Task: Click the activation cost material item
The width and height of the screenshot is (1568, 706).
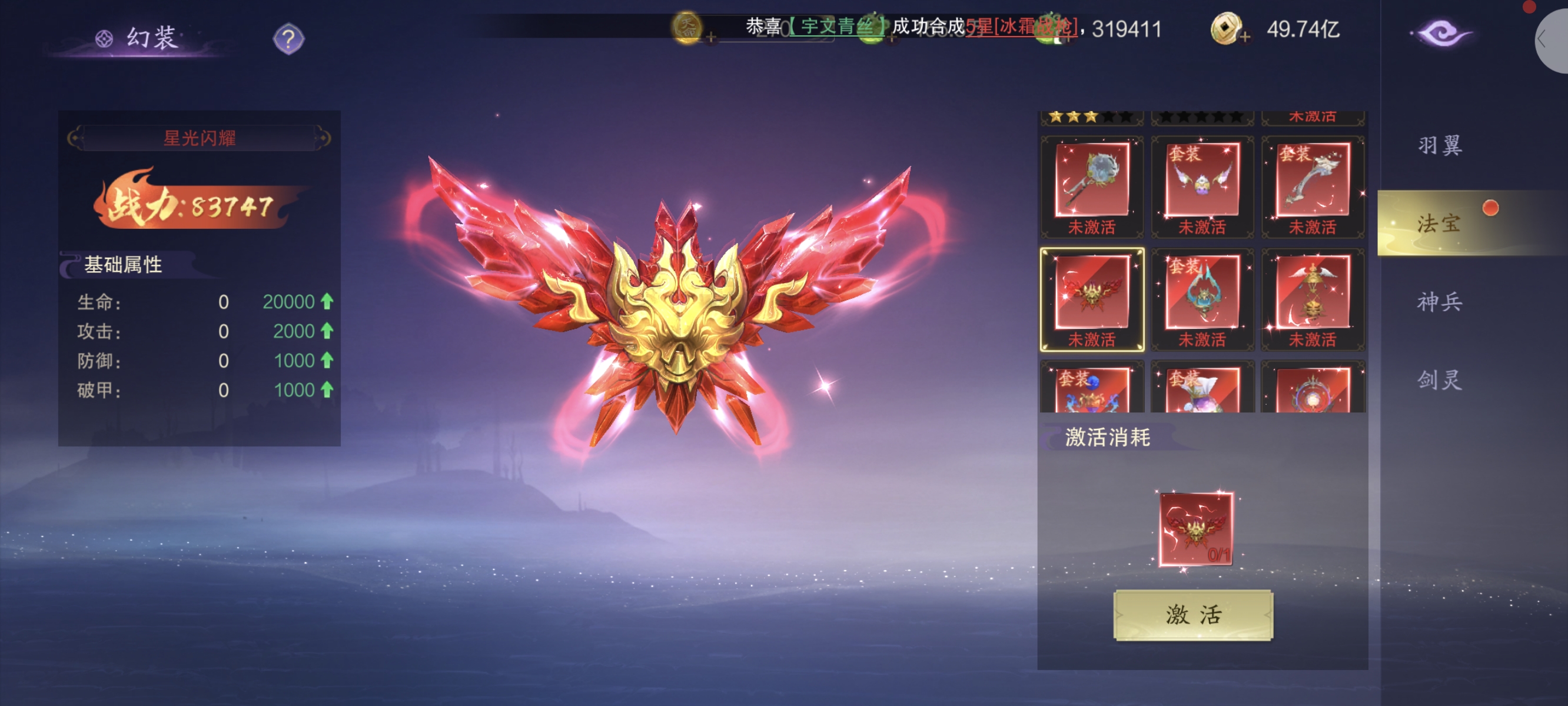Action: (1195, 529)
